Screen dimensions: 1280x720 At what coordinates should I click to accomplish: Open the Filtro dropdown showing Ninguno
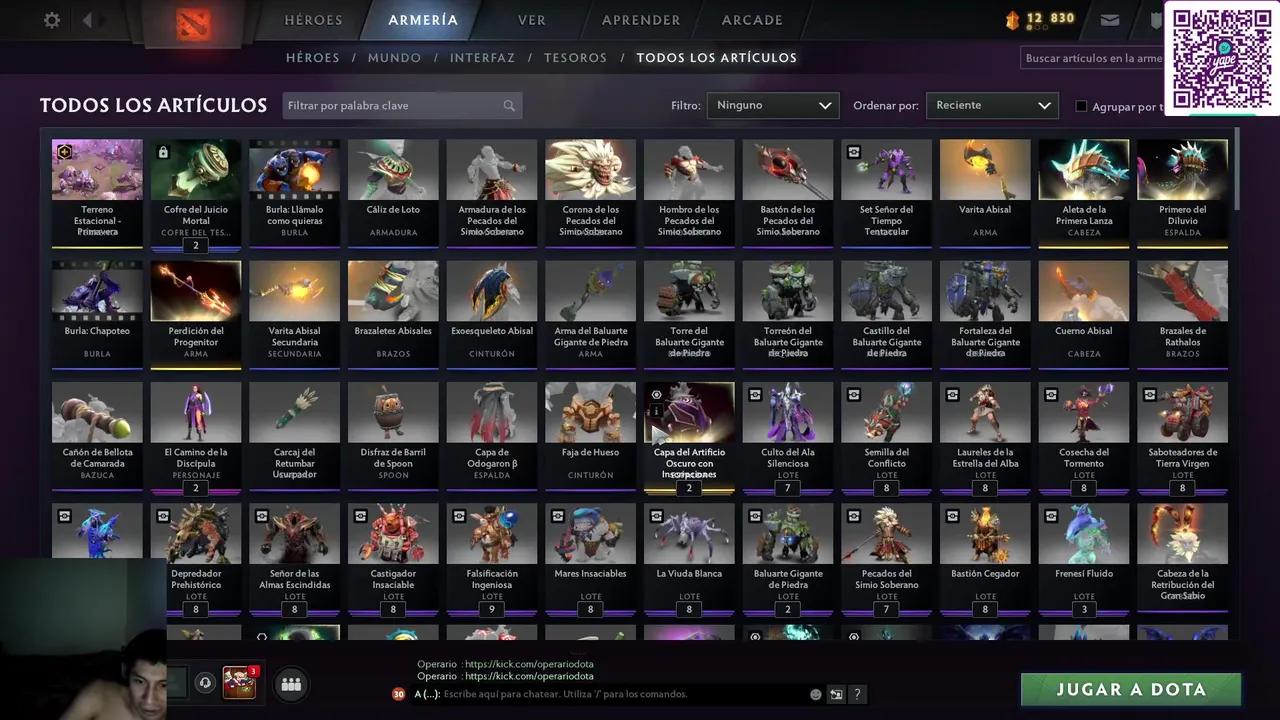tap(772, 105)
